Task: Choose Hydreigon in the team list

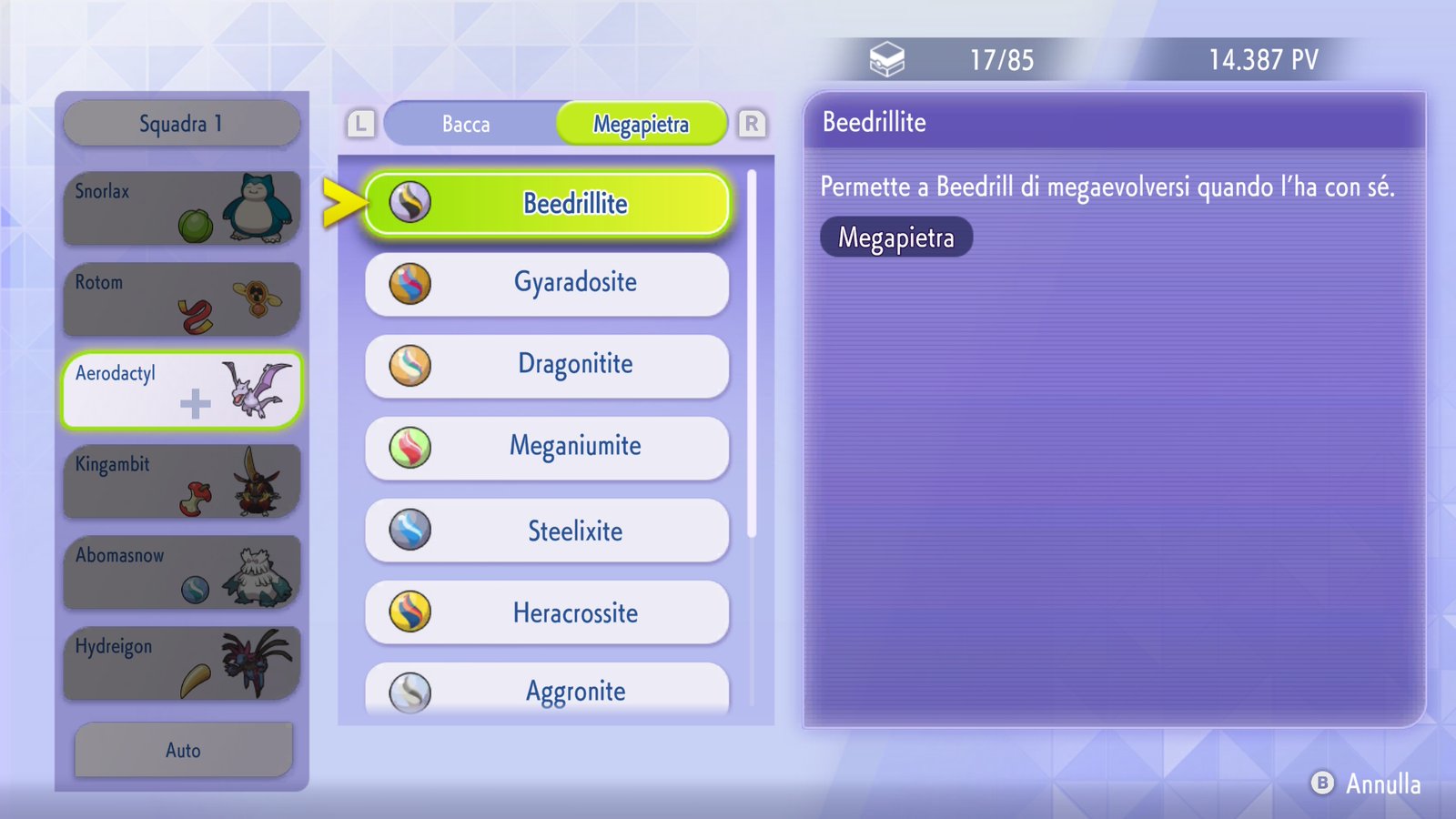Action: click(x=182, y=663)
